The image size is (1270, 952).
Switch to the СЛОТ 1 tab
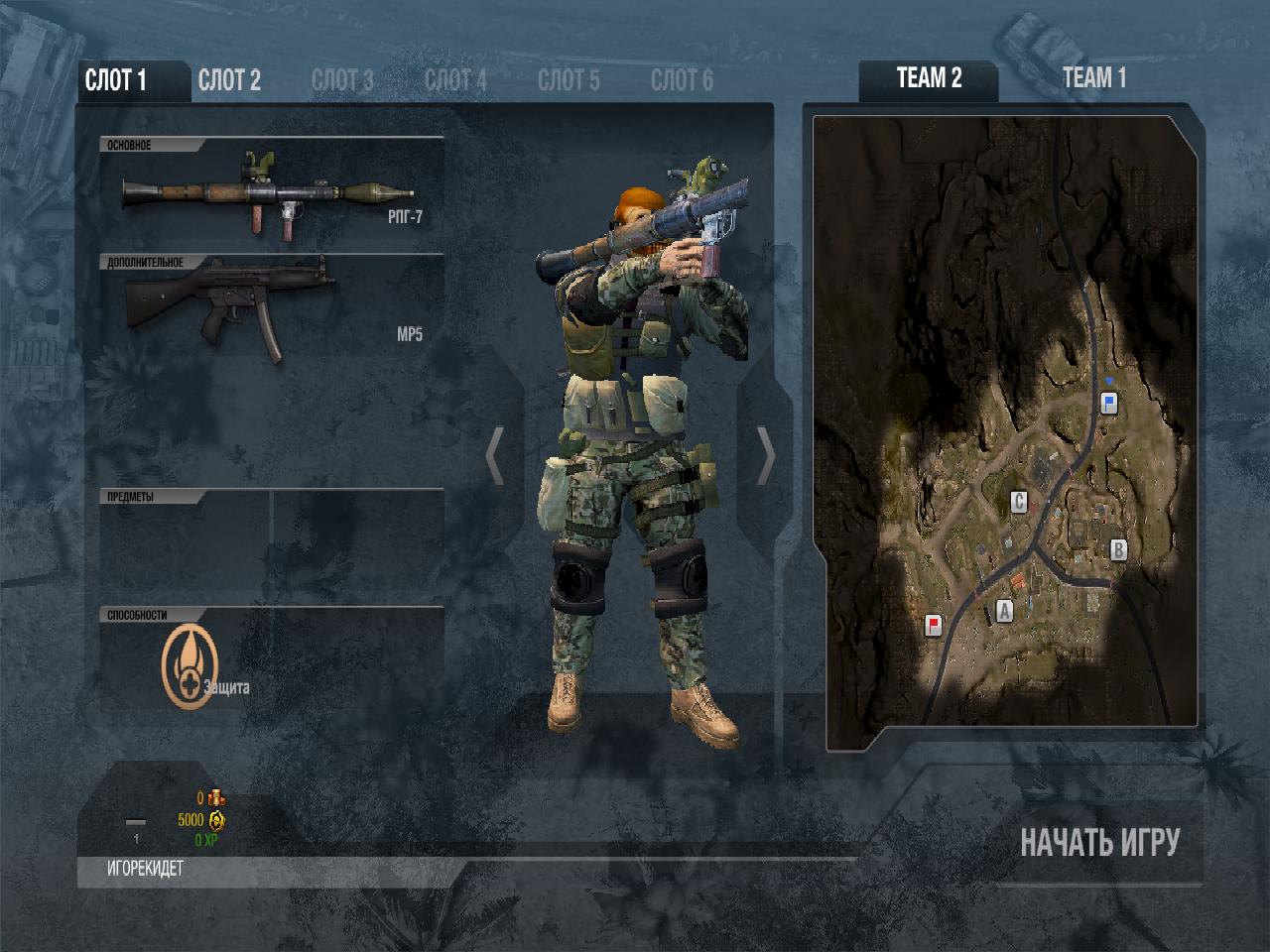(117, 81)
